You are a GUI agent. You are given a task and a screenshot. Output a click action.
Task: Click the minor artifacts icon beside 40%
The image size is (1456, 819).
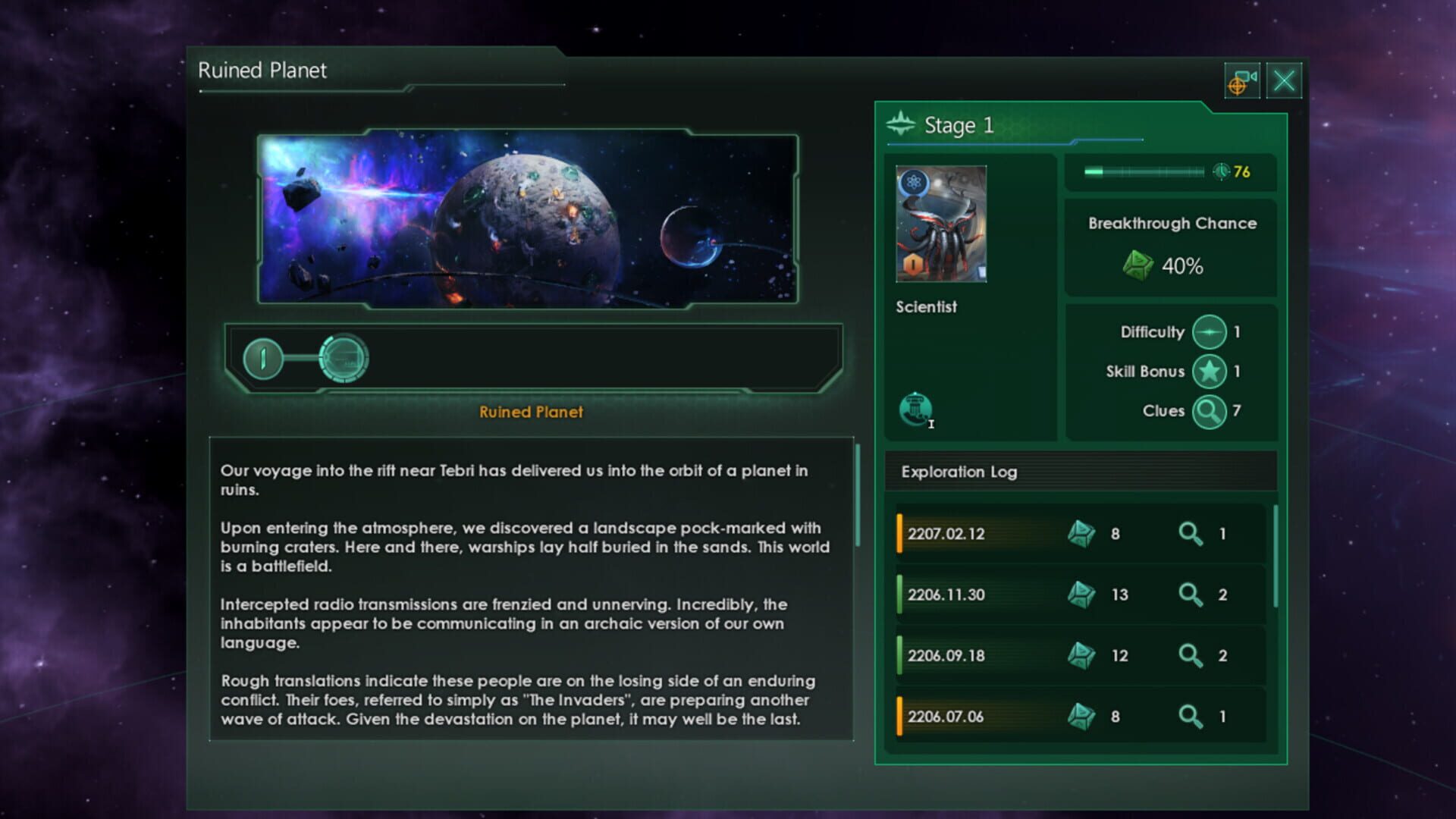[x=1137, y=265]
